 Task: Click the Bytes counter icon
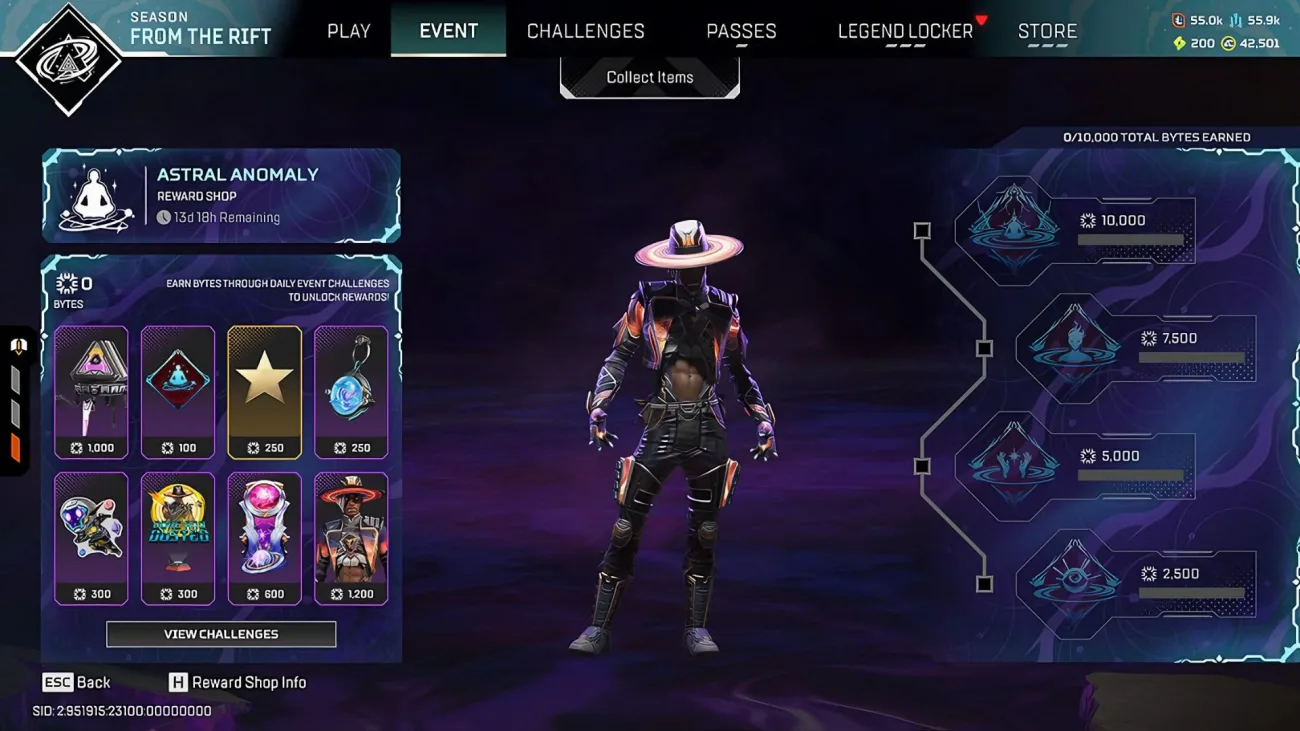point(66,283)
